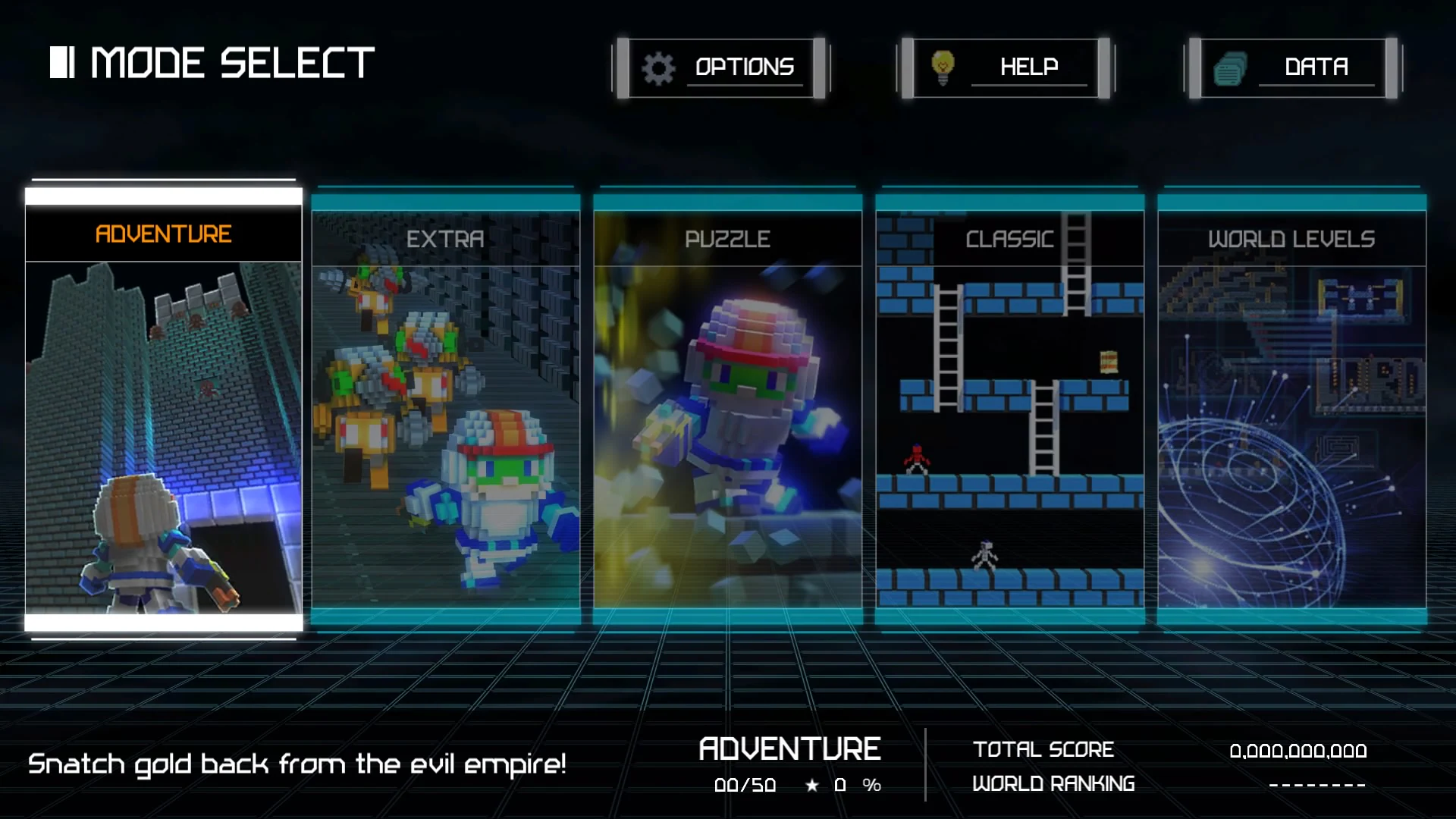Select the Classic tab label
This screenshot has width=1456, height=819.
click(x=1009, y=239)
